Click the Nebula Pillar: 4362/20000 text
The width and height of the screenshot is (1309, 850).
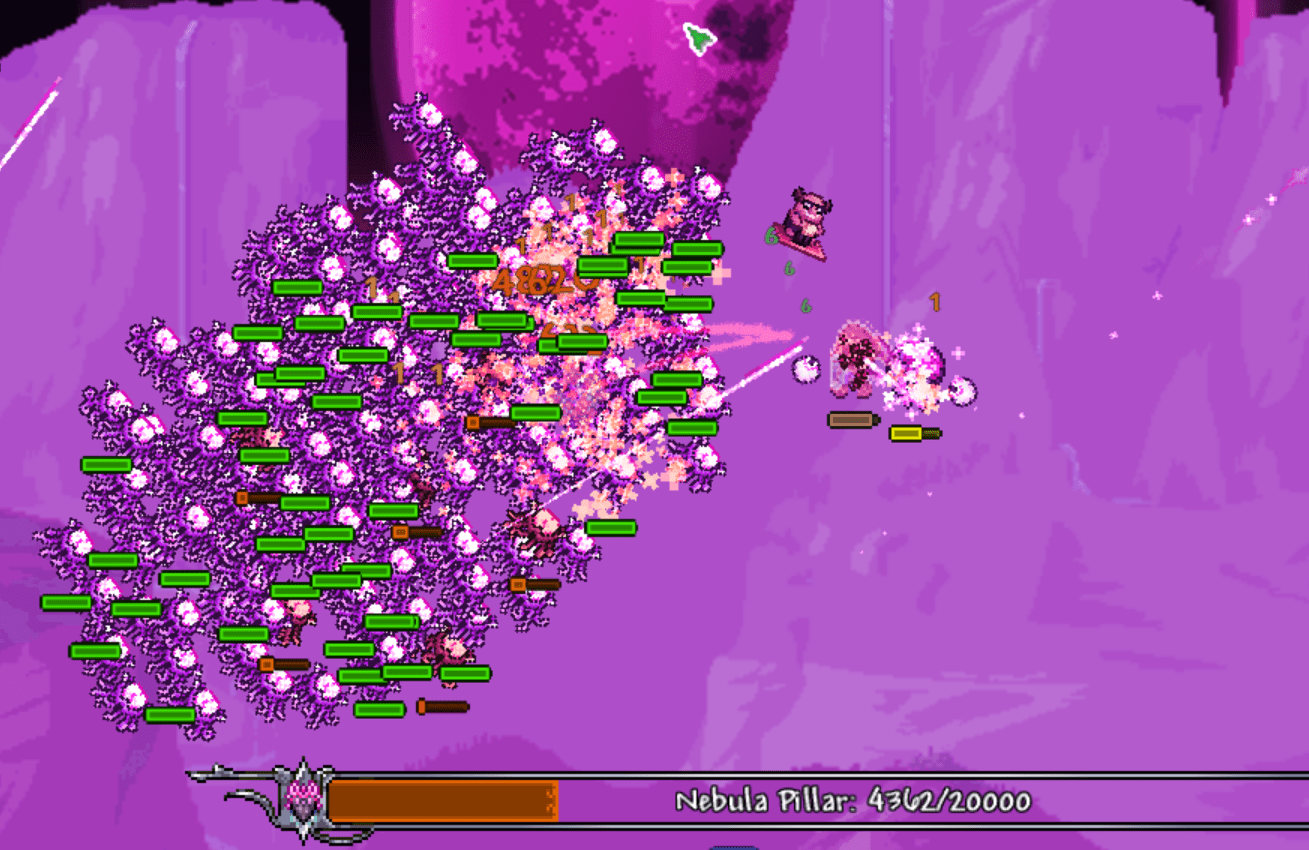pyautogui.click(x=855, y=798)
